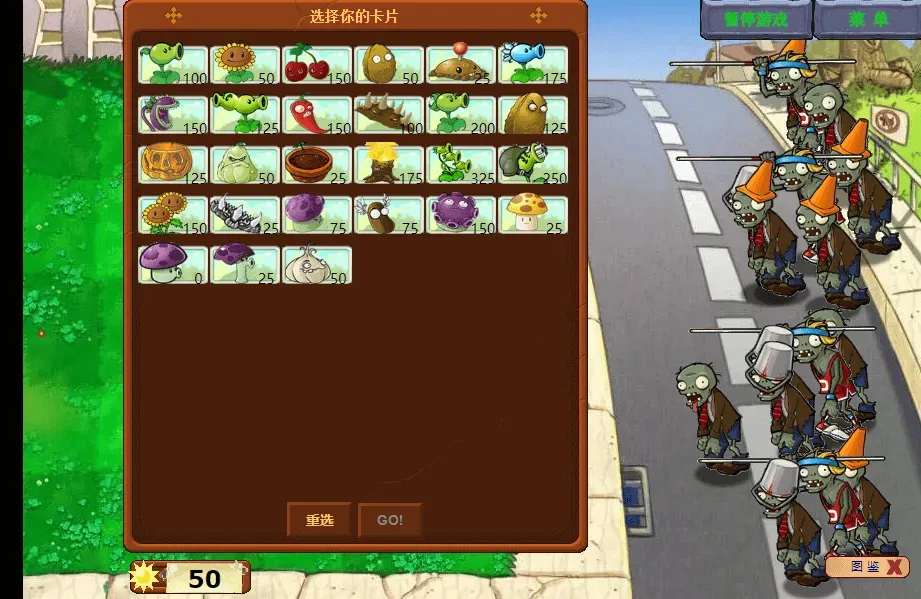Select the Torchwood card

[389, 165]
